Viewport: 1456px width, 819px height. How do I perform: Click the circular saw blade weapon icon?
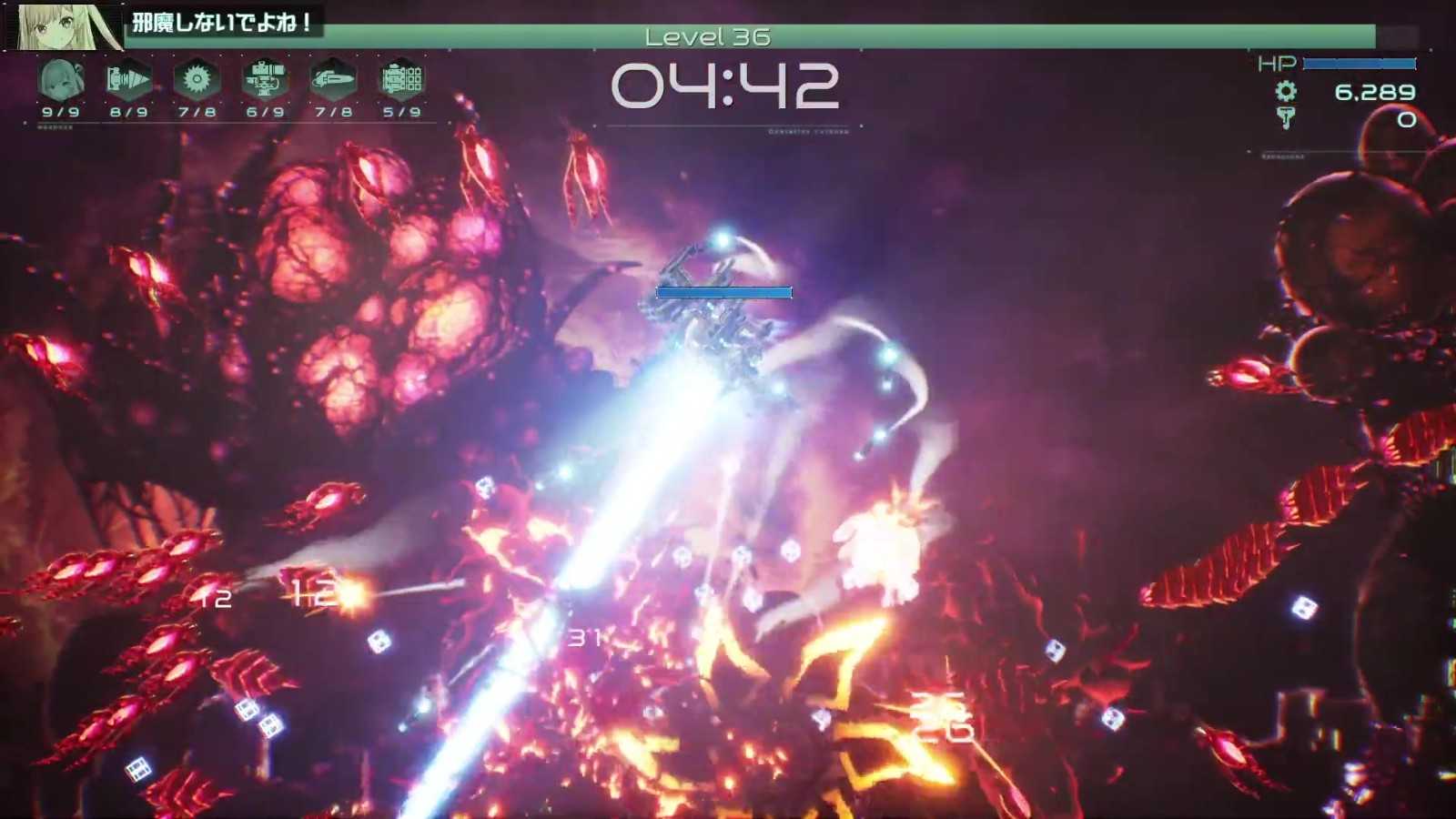tap(197, 80)
